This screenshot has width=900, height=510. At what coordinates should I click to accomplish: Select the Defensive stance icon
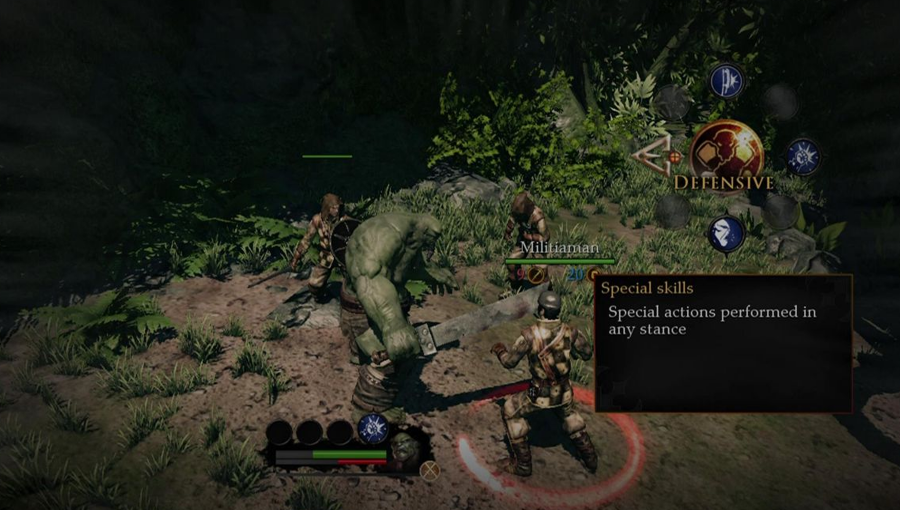point(725,151)
